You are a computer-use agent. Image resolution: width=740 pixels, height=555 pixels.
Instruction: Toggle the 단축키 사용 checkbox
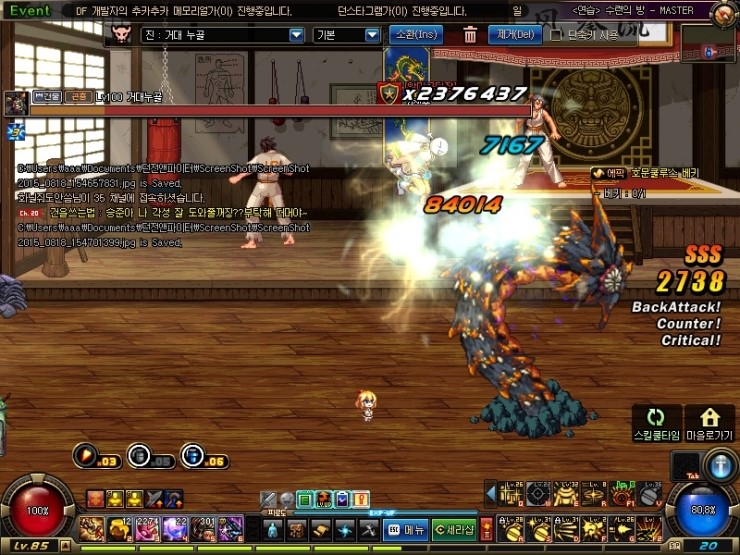[x=556, y=35]
